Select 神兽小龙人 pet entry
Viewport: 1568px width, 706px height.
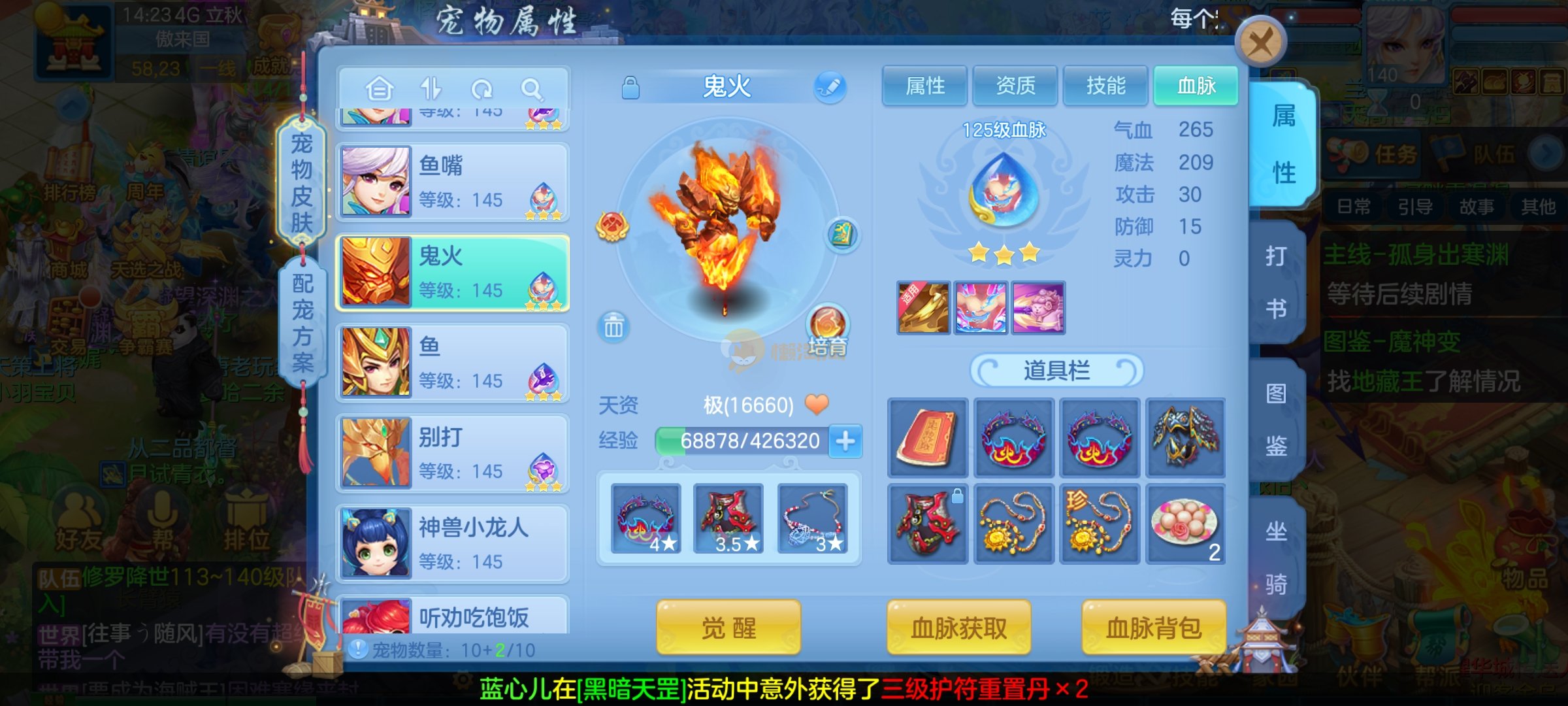pos(452,543)
